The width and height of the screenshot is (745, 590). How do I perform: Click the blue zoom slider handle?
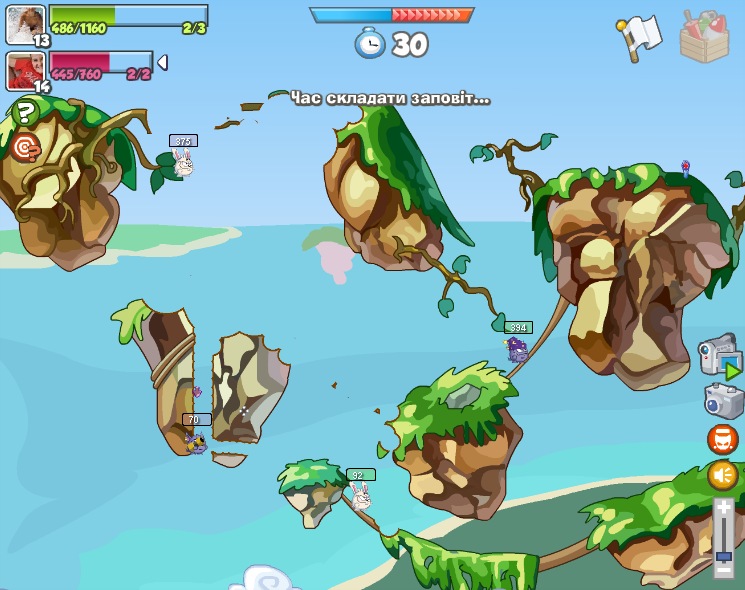723,556
